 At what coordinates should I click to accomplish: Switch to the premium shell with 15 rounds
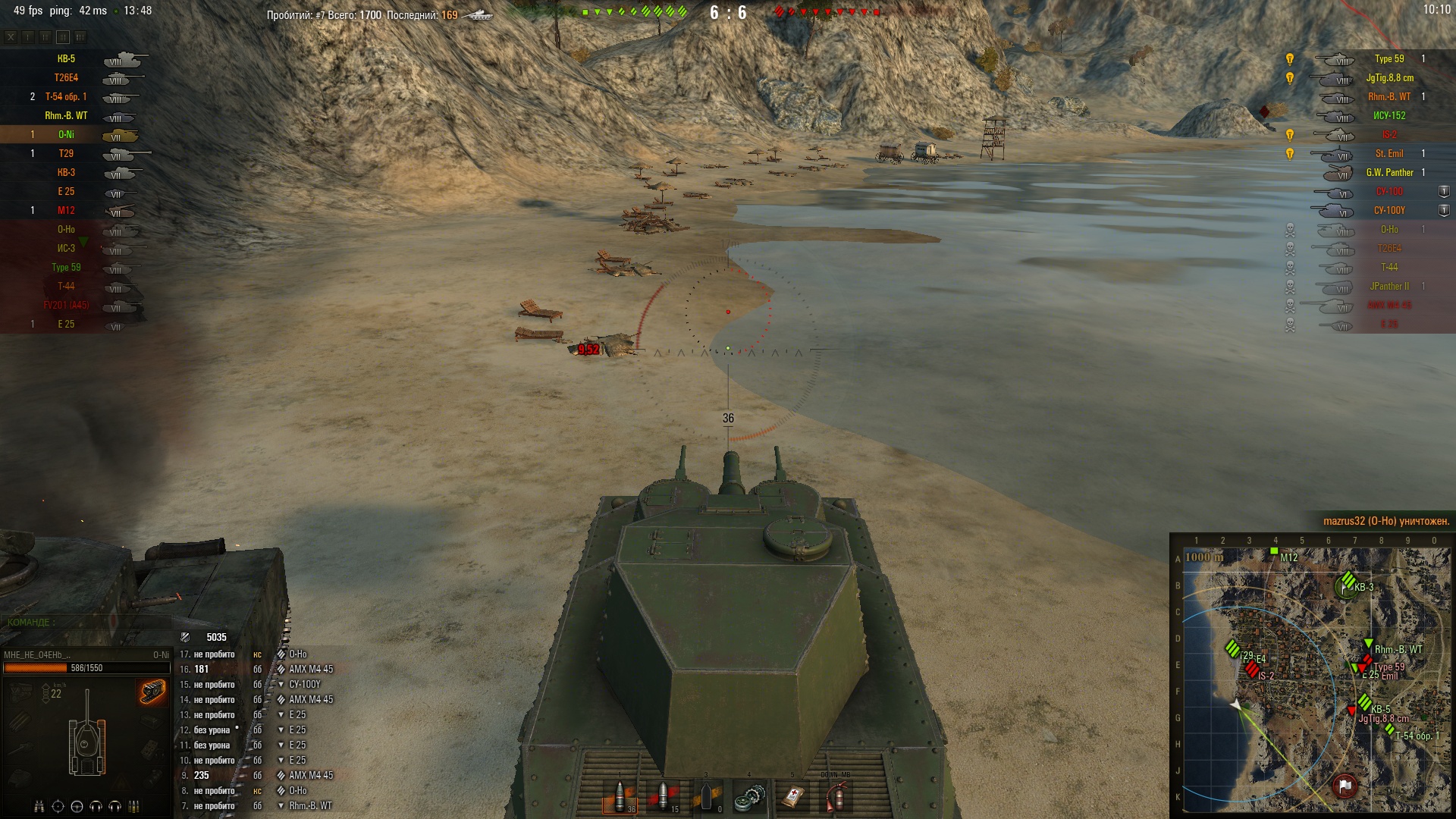click(x=664, y=798)
